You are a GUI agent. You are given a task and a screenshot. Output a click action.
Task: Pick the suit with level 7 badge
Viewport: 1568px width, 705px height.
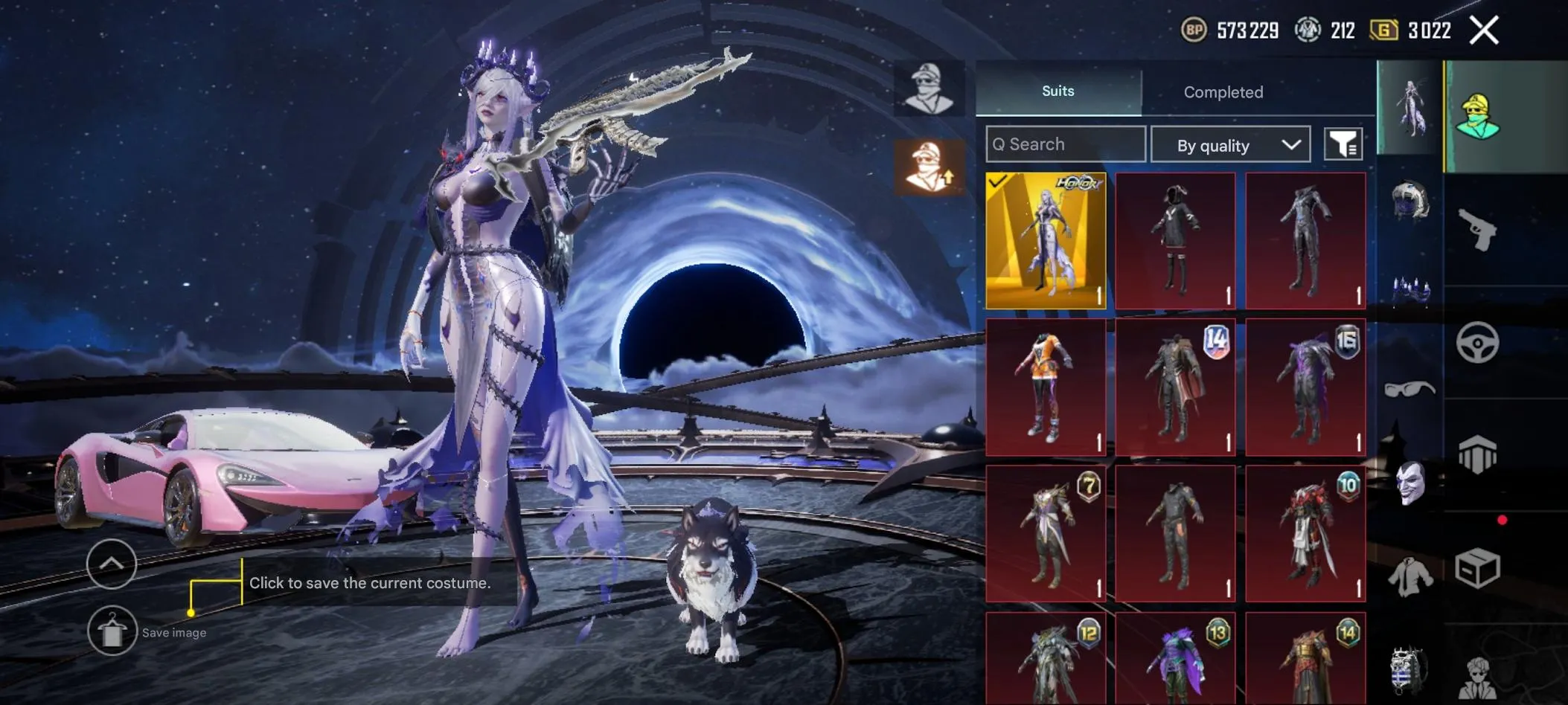(1046, 533)
